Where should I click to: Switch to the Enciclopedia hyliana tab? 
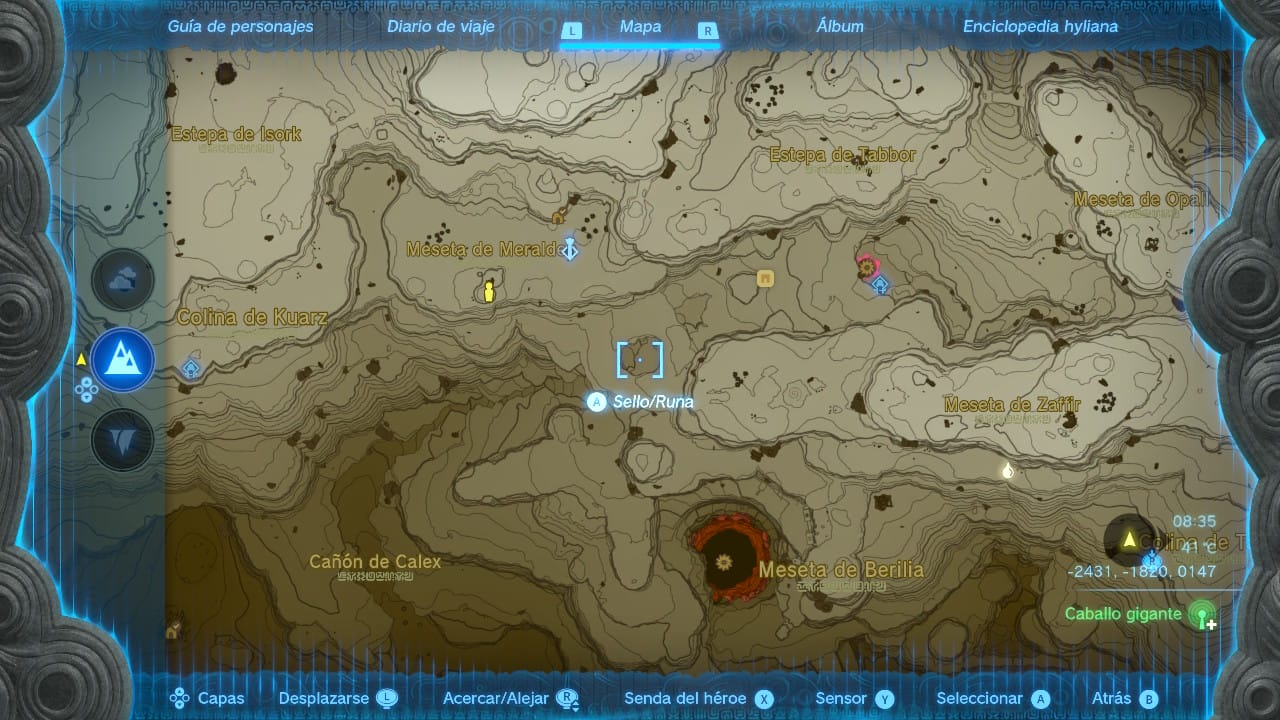1040,27
